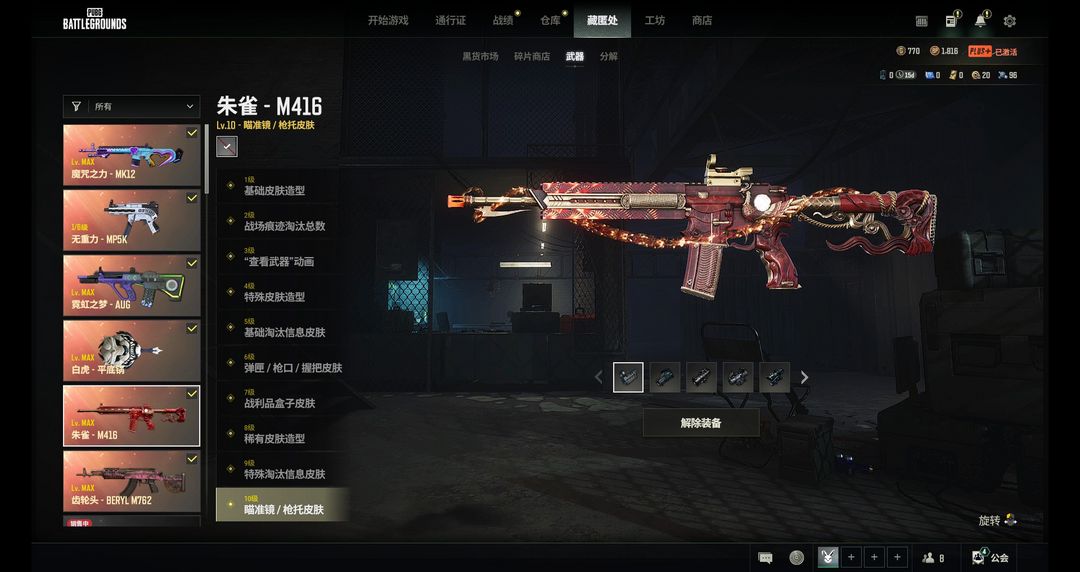Select the 齿轮头 - BERYL M762 skin

pyautogui.click(x=131, y=479)
